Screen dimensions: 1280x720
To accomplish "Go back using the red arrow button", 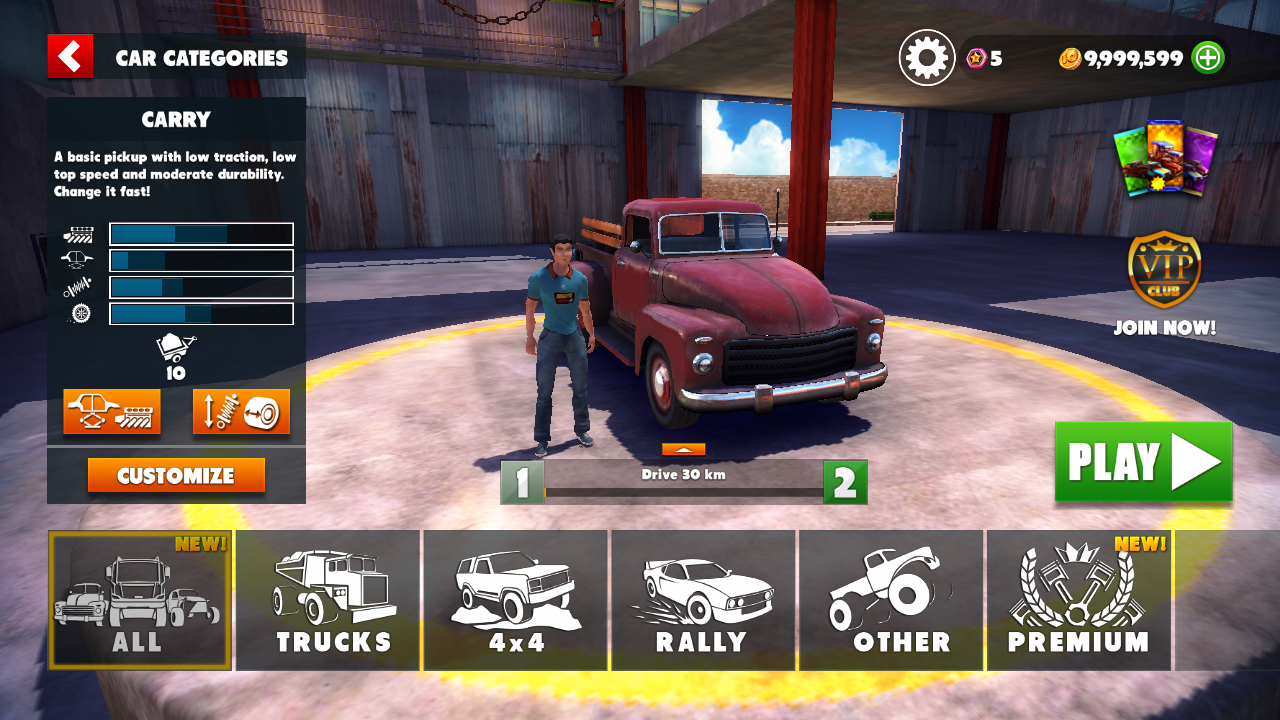I will pyautogui.click(x=70, y=57).
